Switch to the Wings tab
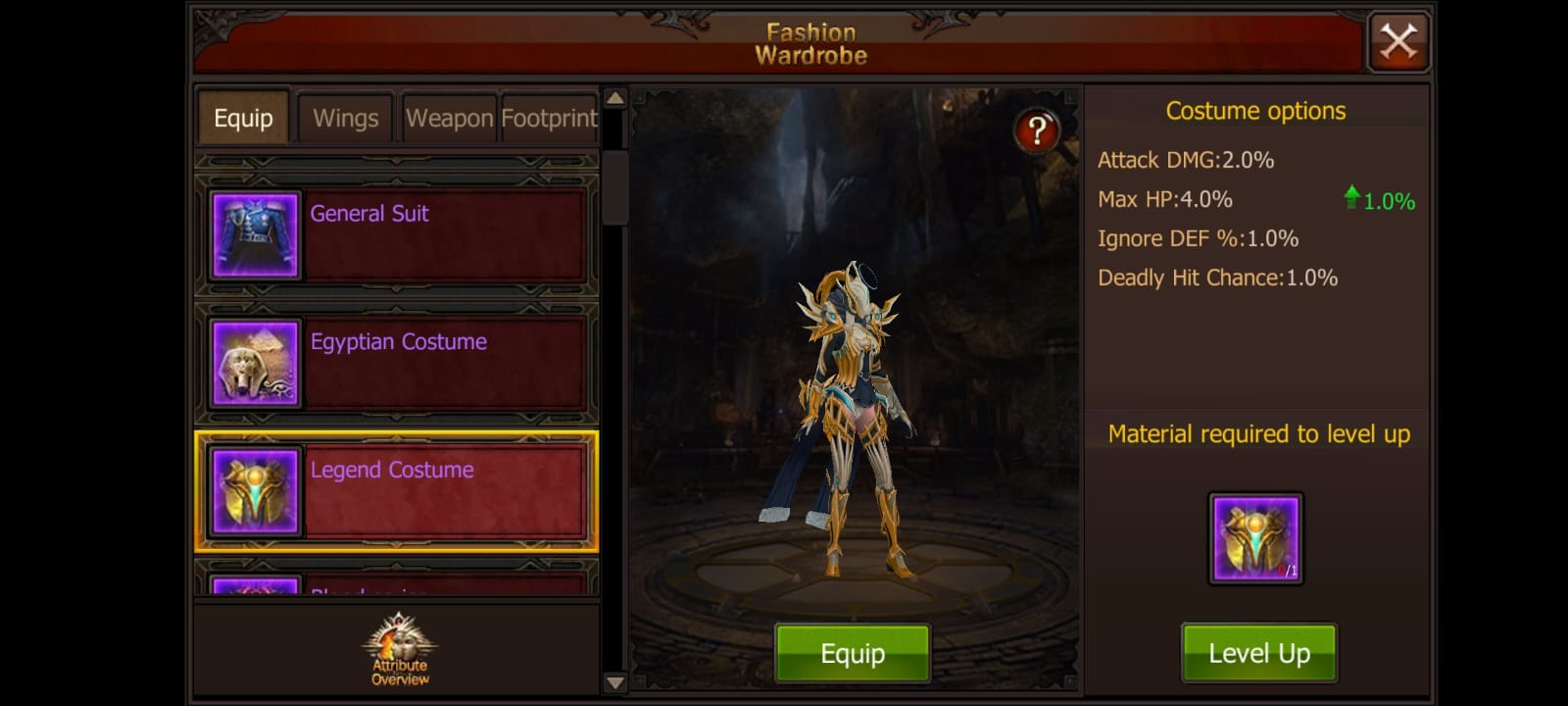The image size is (1568, 706). pos(345,118)
